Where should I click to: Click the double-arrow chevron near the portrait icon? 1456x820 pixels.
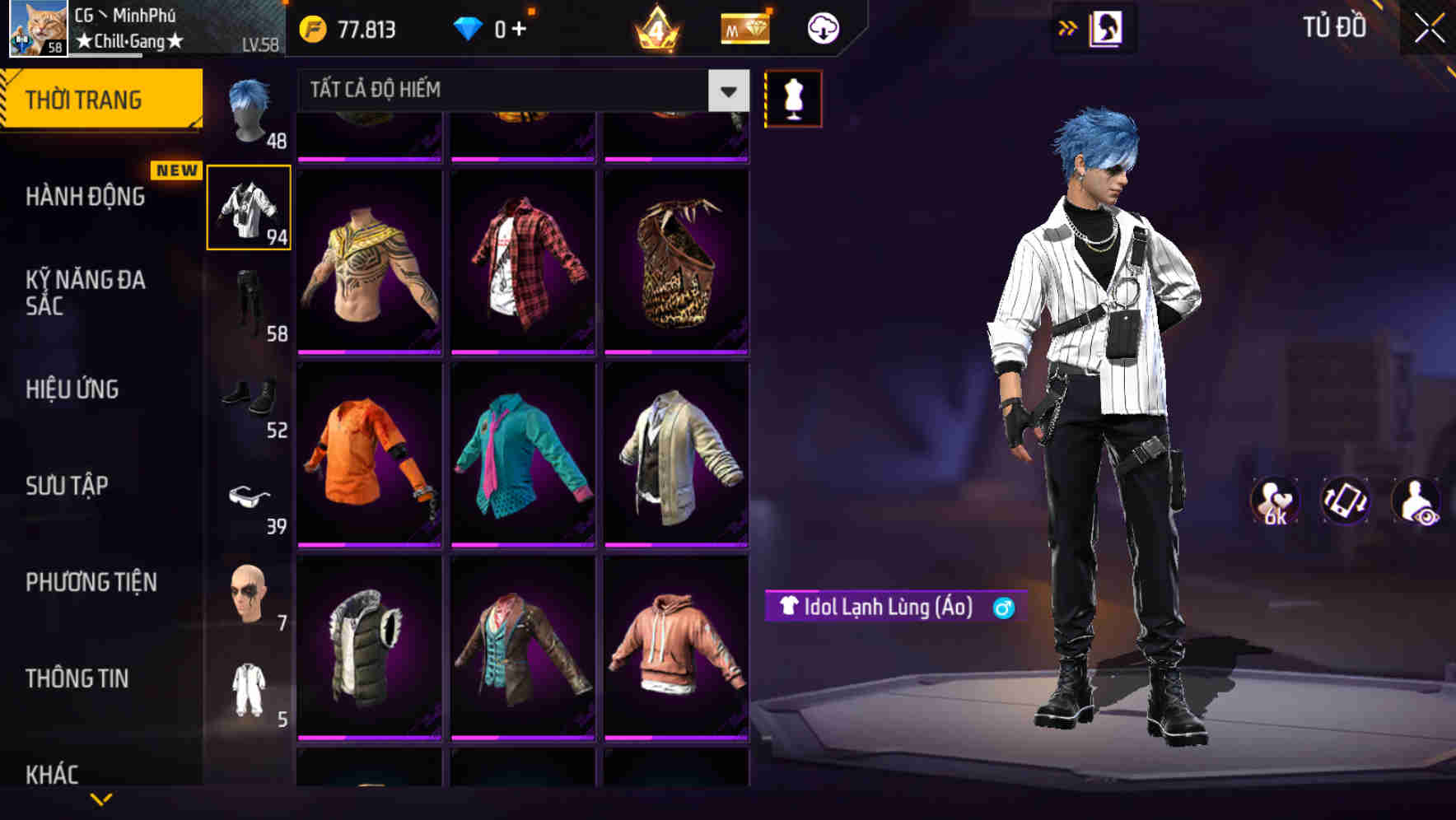[x=1066, y=27]
